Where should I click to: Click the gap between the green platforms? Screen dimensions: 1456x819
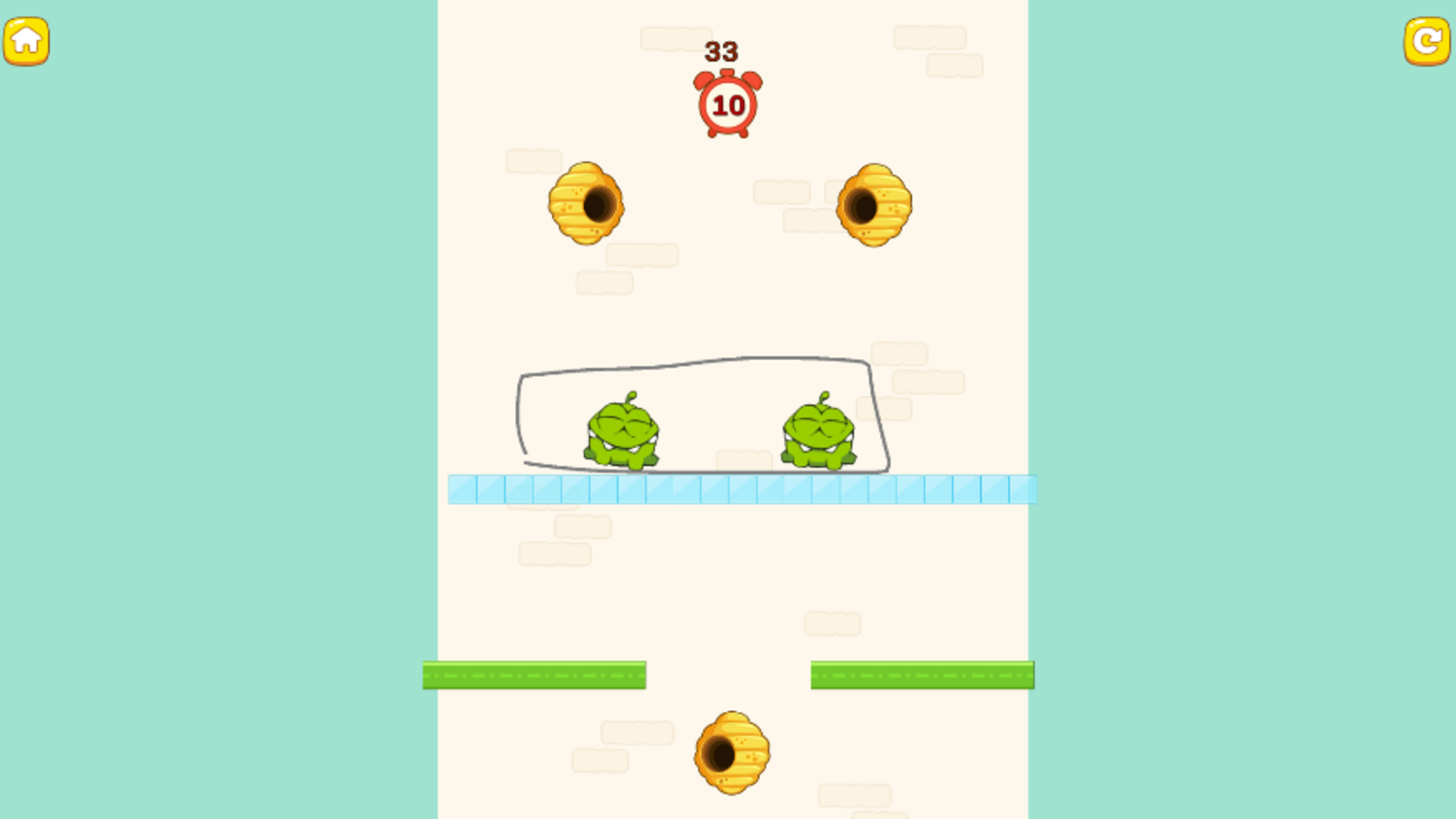point(728,675)
